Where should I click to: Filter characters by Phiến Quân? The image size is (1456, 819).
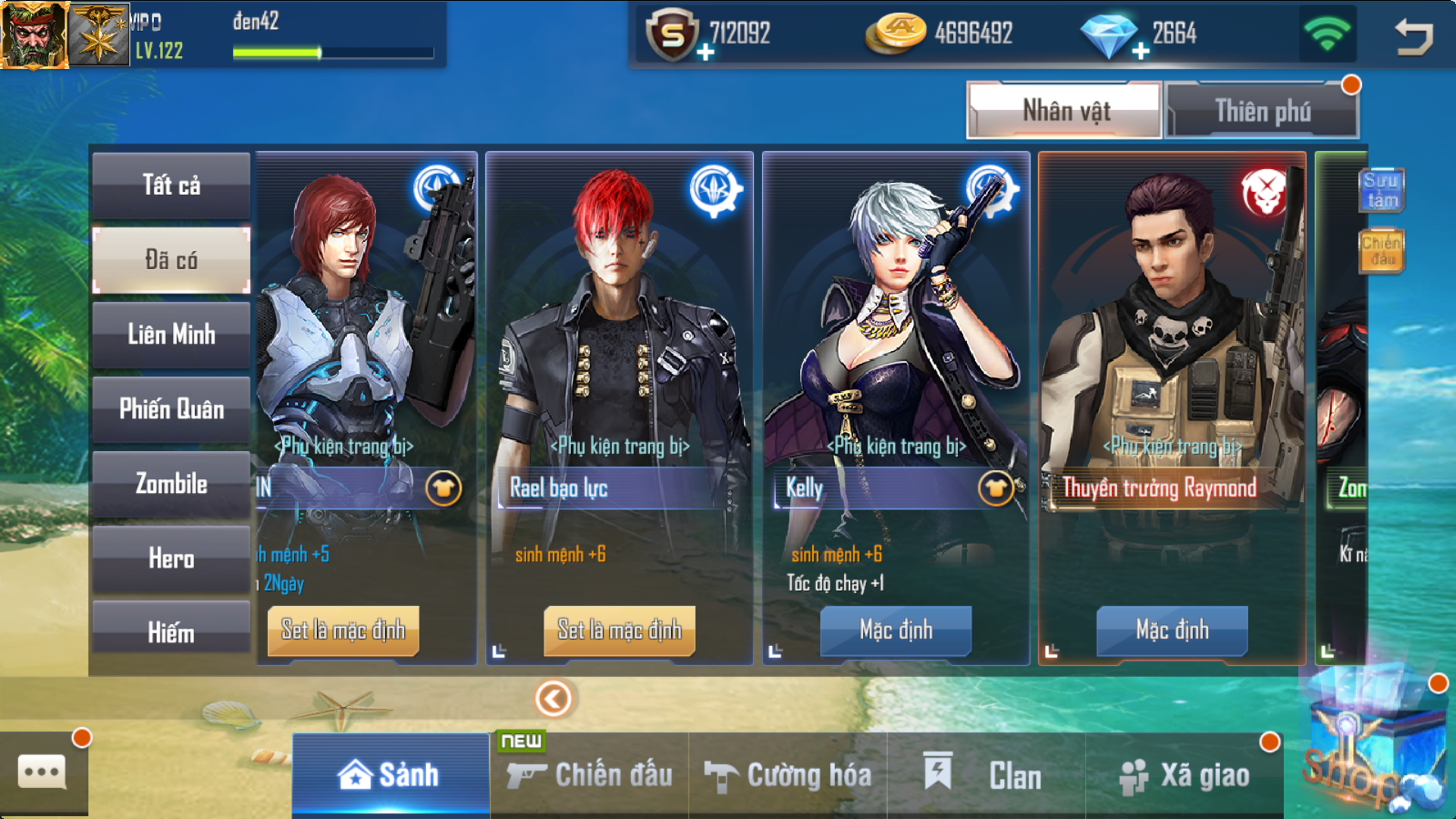(171, 409)
